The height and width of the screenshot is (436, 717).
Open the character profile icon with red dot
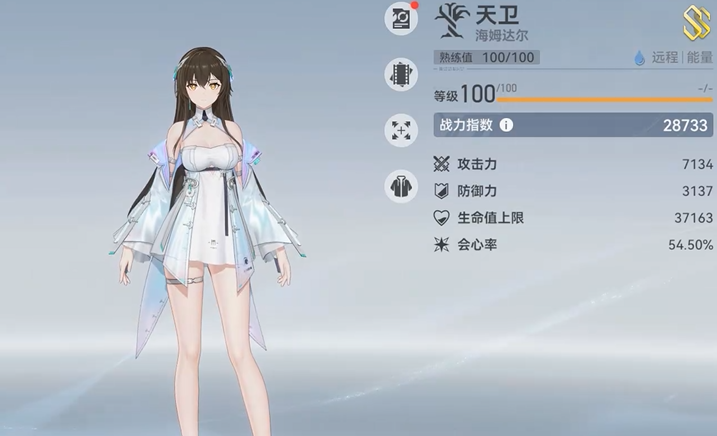point(401,18)
